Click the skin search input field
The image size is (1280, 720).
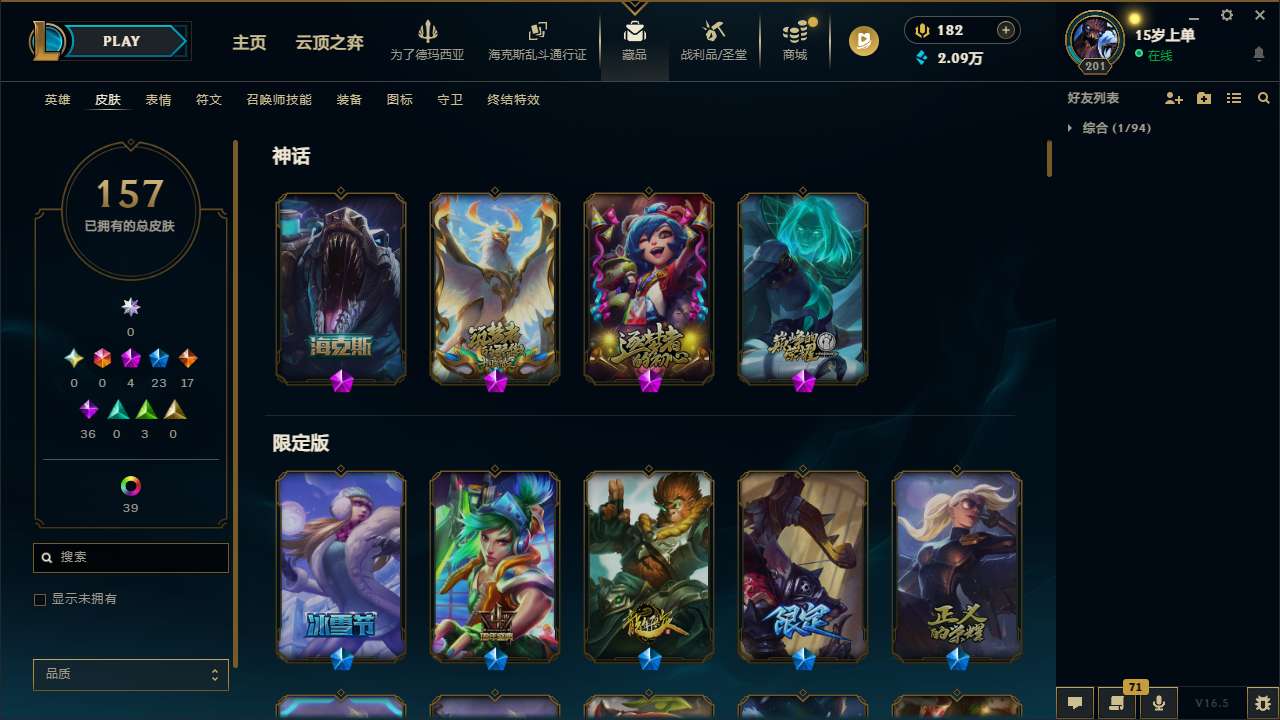click(x=130, y=557)
